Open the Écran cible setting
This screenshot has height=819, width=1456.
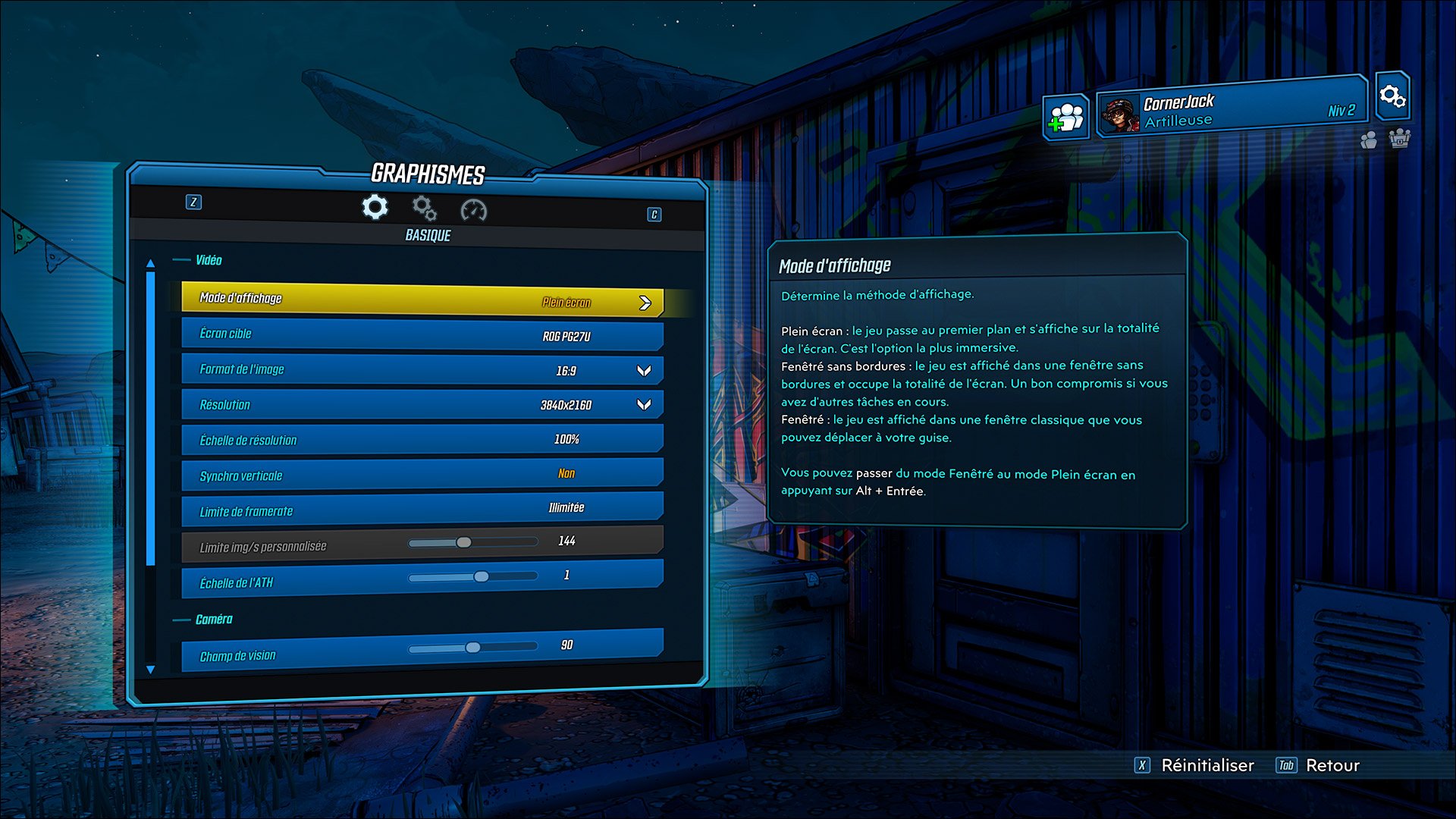[x=422, y=334]
